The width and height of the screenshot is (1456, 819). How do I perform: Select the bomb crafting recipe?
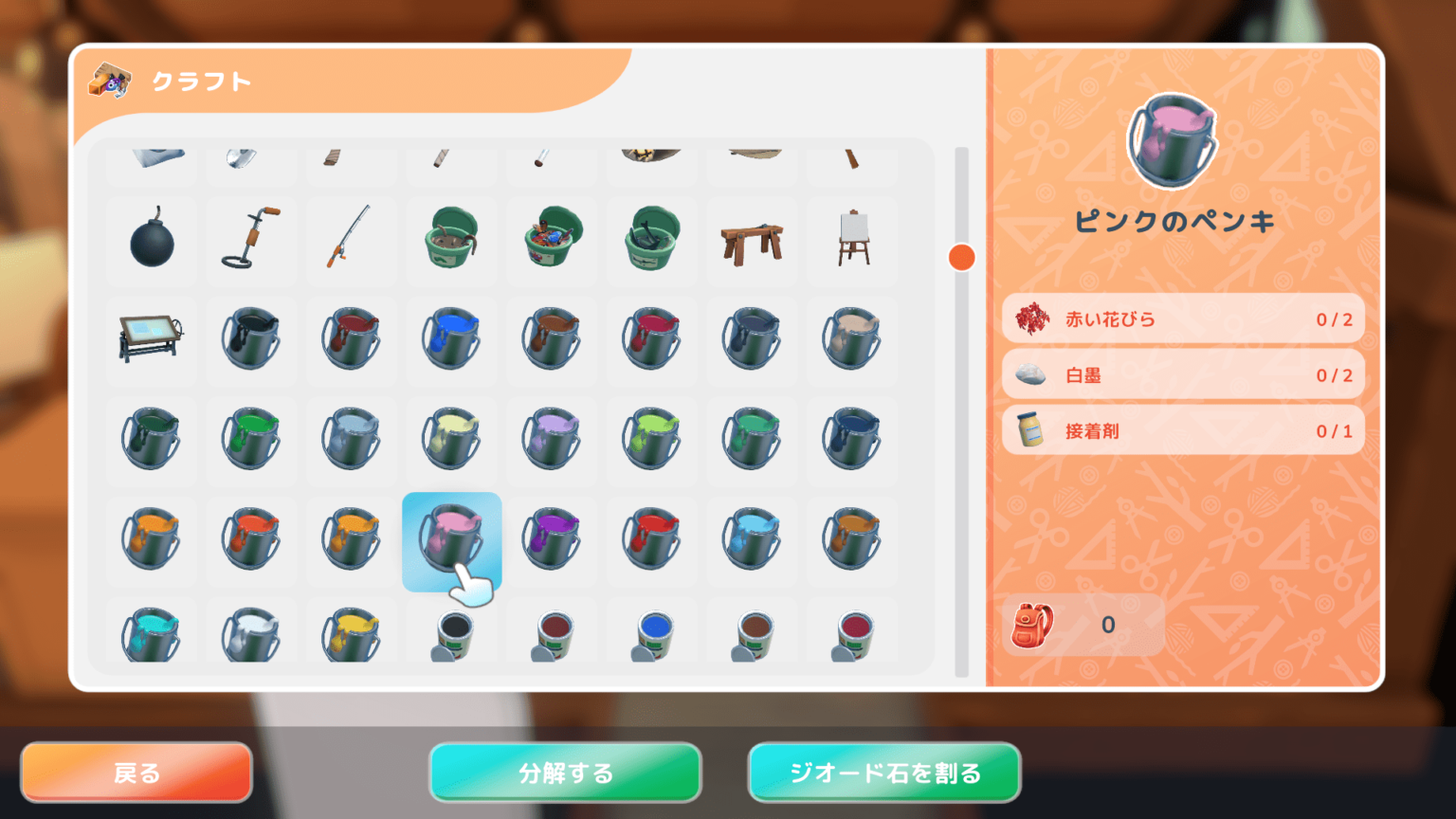click(151, 242)
